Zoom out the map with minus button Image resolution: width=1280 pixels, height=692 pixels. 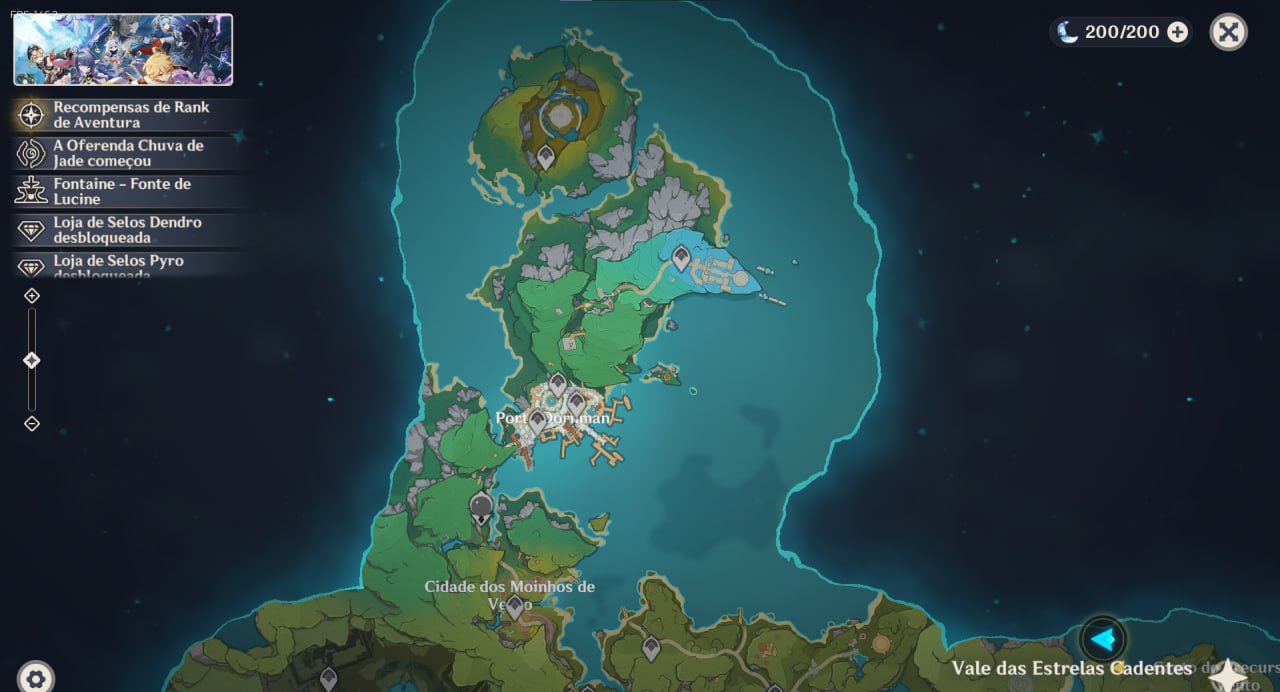point(32,423)
